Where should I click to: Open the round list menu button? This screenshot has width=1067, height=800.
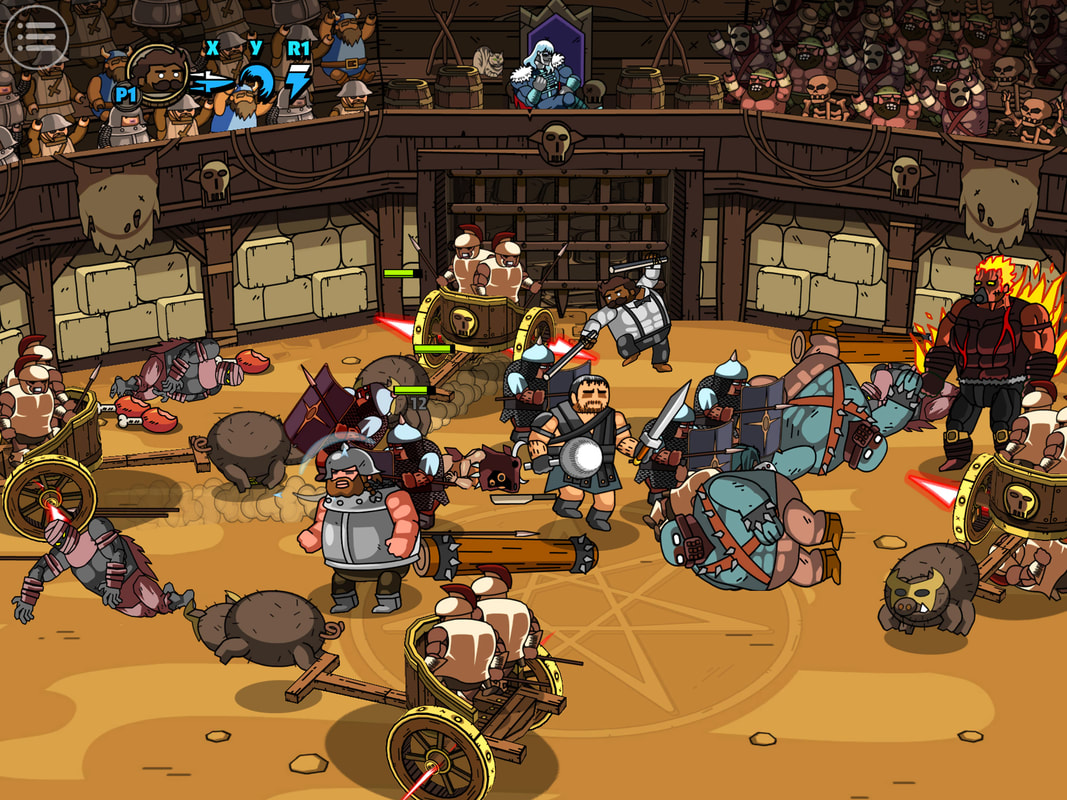coord(35,36)
